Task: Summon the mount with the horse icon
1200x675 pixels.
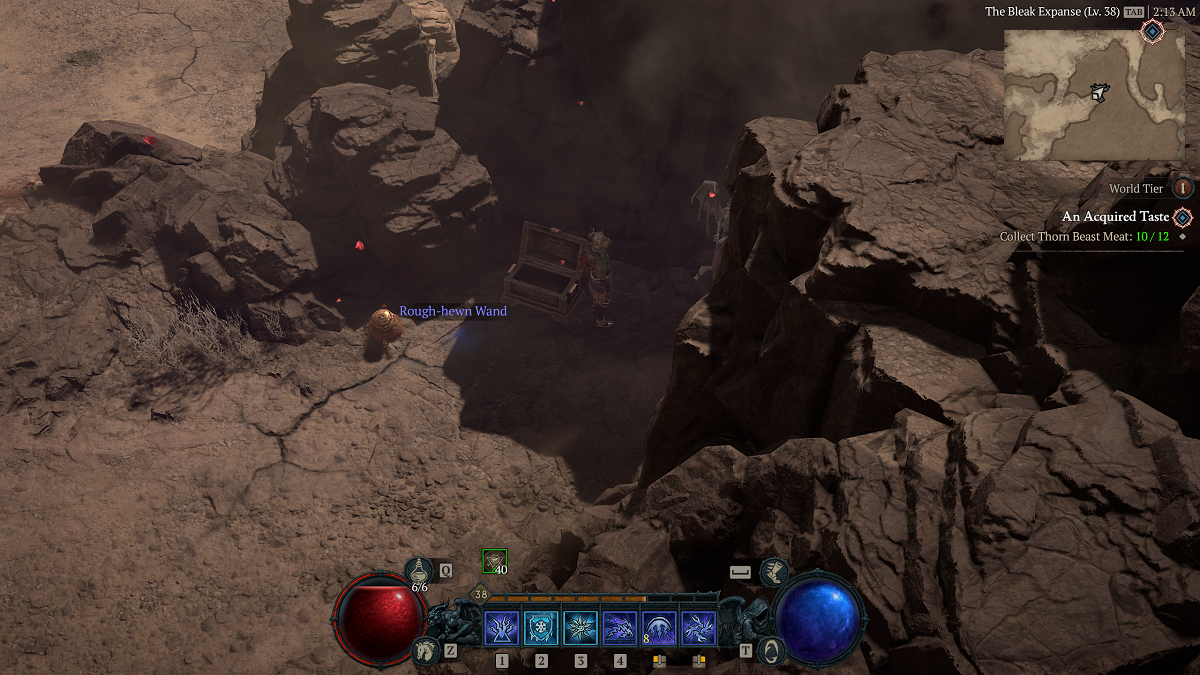Action: (427, 651)
